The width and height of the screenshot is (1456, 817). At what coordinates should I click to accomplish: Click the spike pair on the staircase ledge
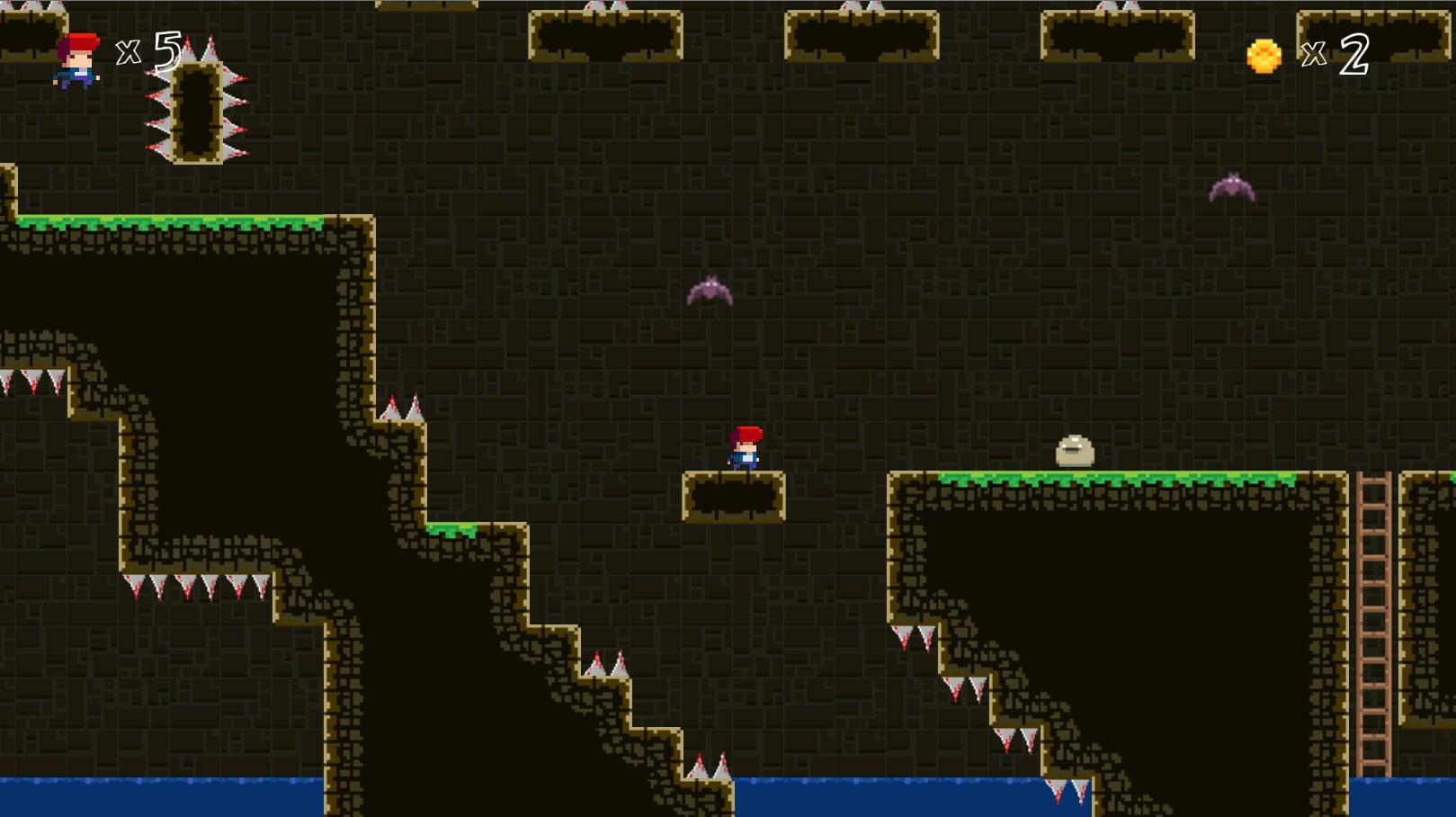click(x=605, y=661)
